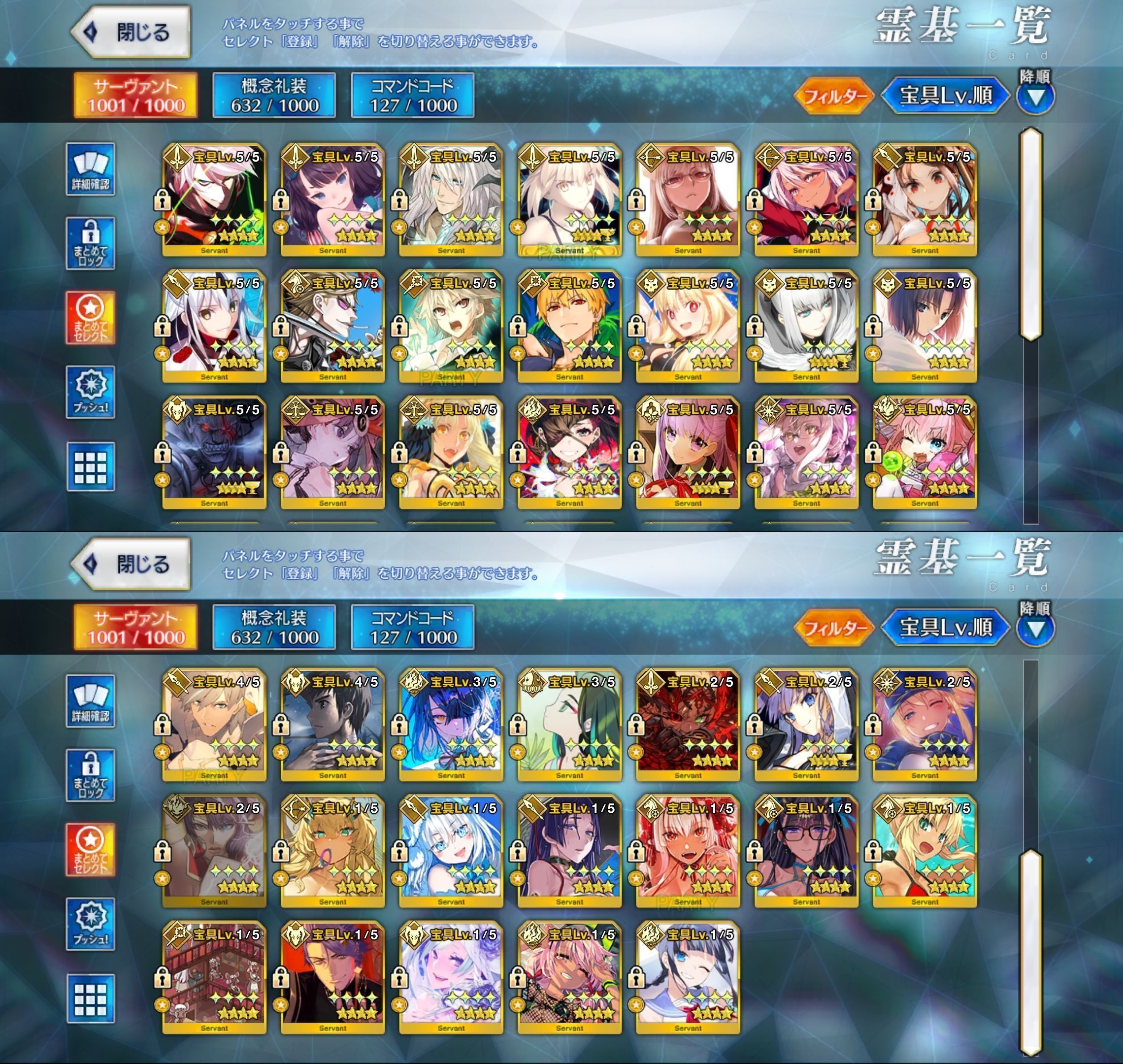Pick the dark-skinned woman wearing glasses Archer card
1123x1064 pixels.
tap(688, 199)
